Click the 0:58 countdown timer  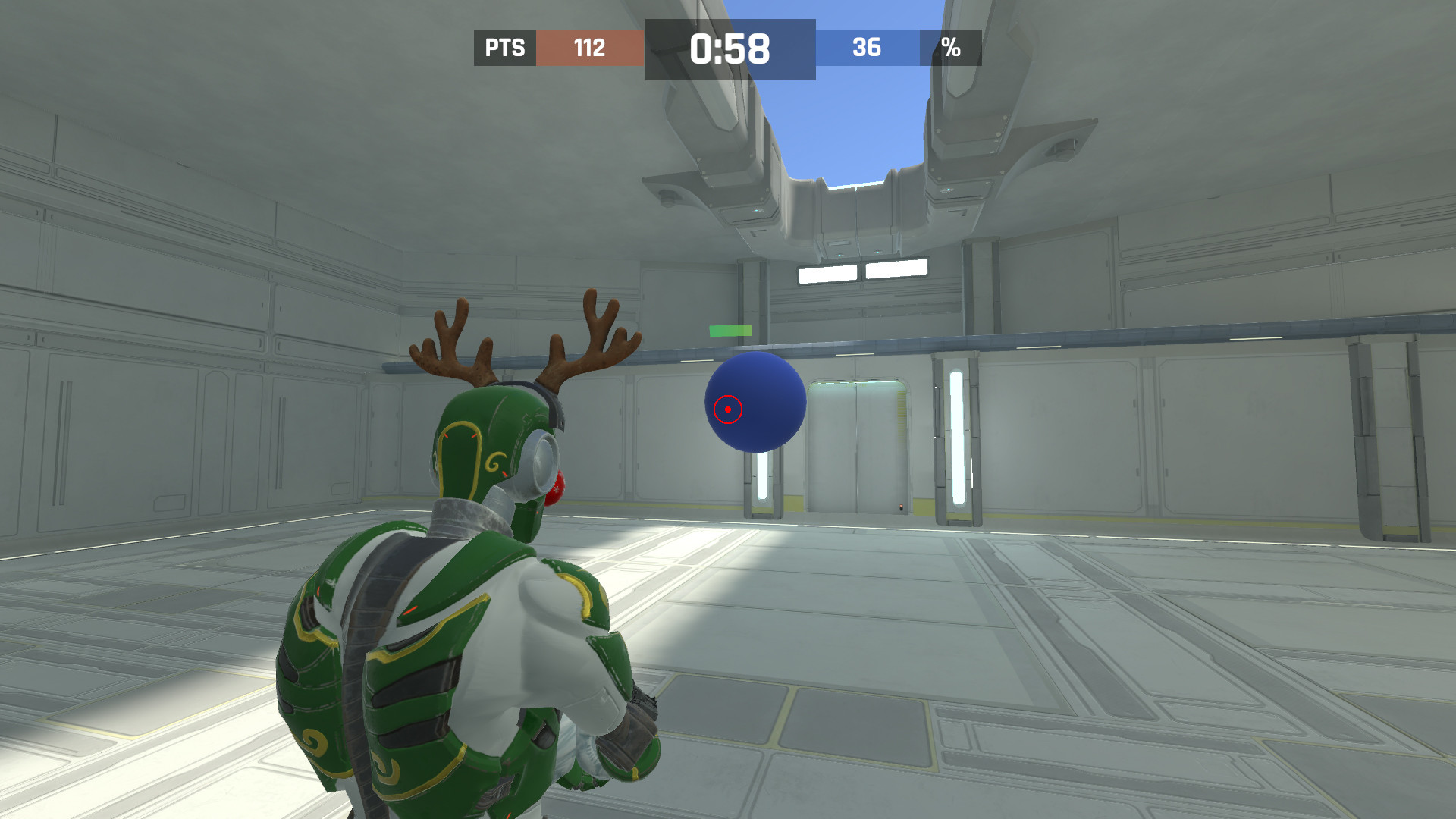coord(730,49)
